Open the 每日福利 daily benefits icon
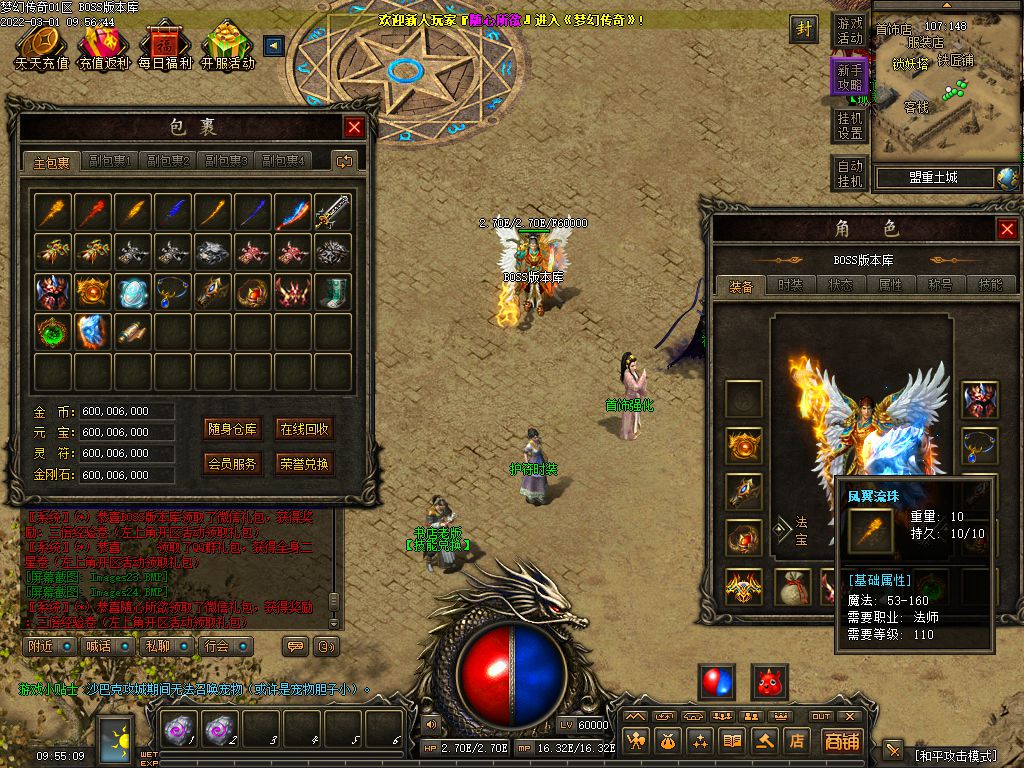 click(164, 48)
